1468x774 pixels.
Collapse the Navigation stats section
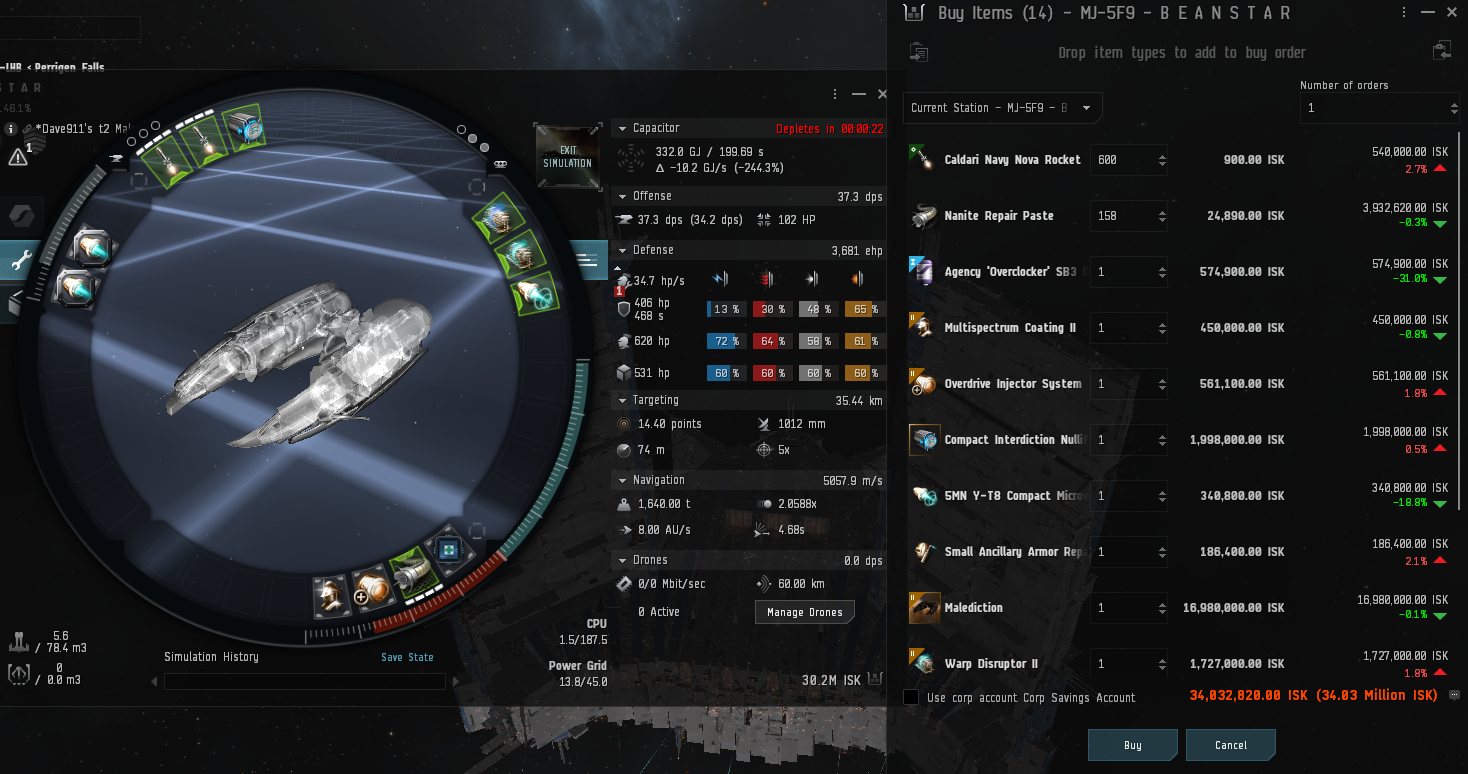621,480
